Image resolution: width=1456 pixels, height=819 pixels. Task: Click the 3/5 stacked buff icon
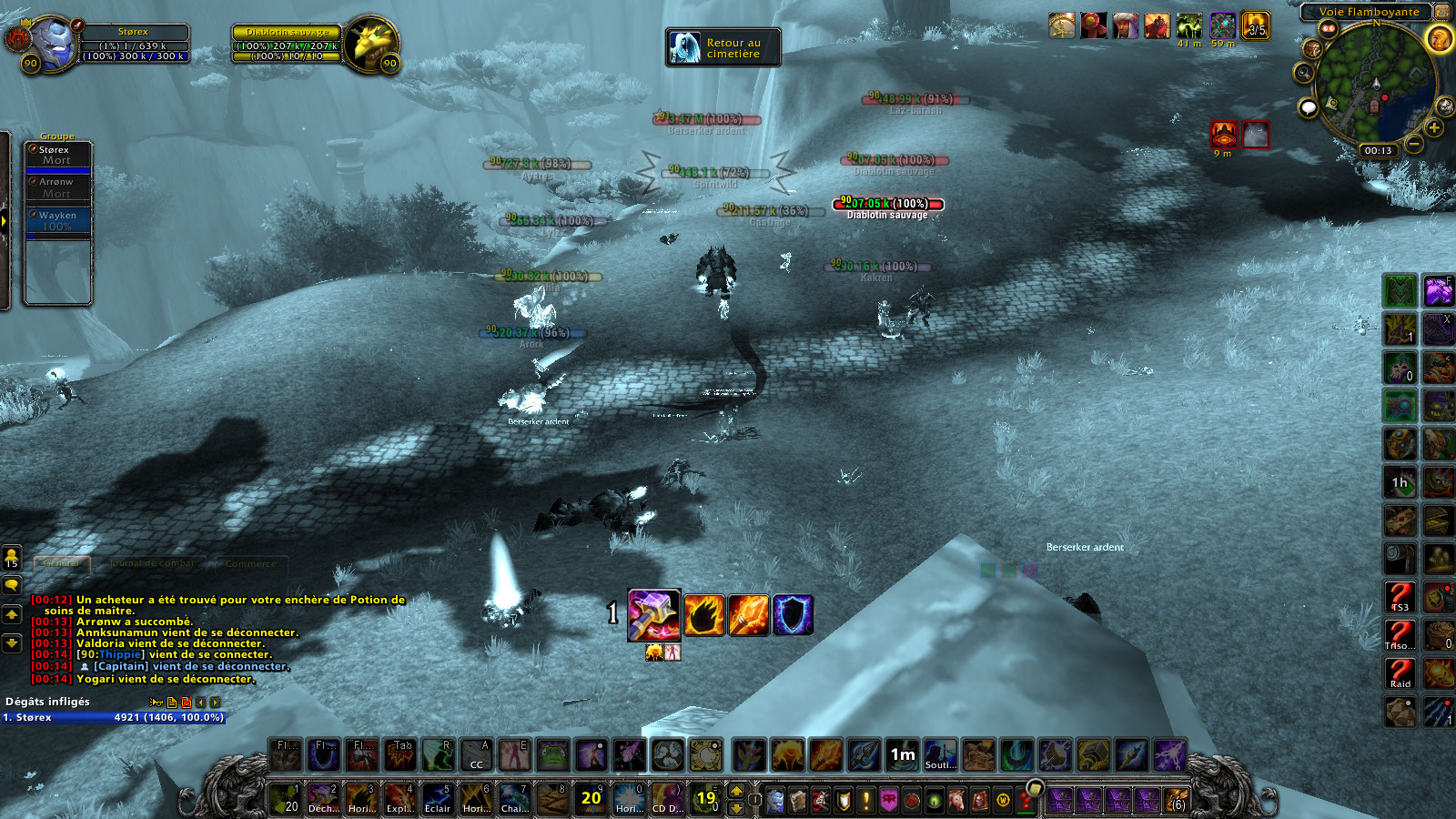[x=1256, y=25]
